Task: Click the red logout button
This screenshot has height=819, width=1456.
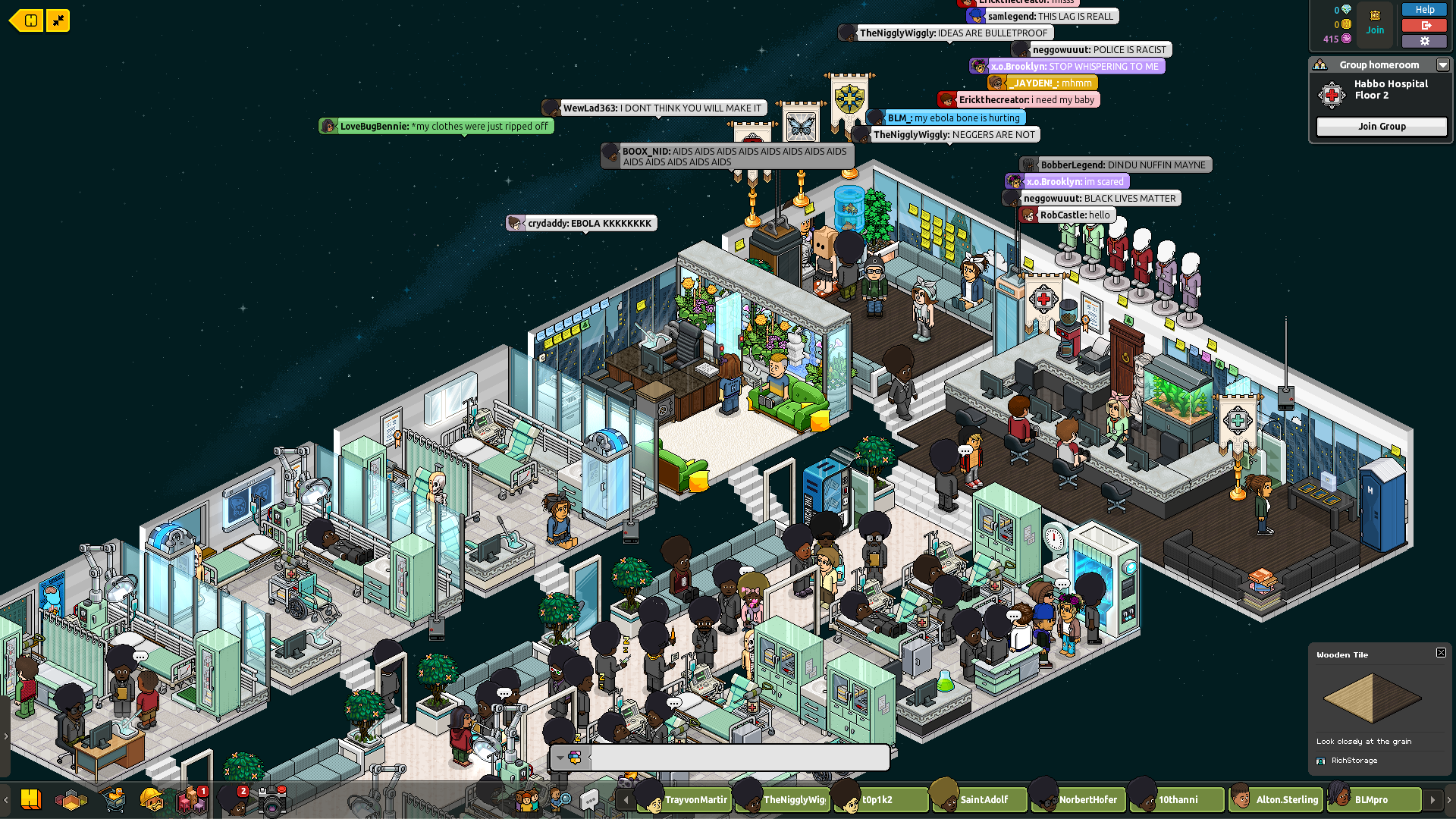Action: pyautogui.click(x=1424, y=26)
